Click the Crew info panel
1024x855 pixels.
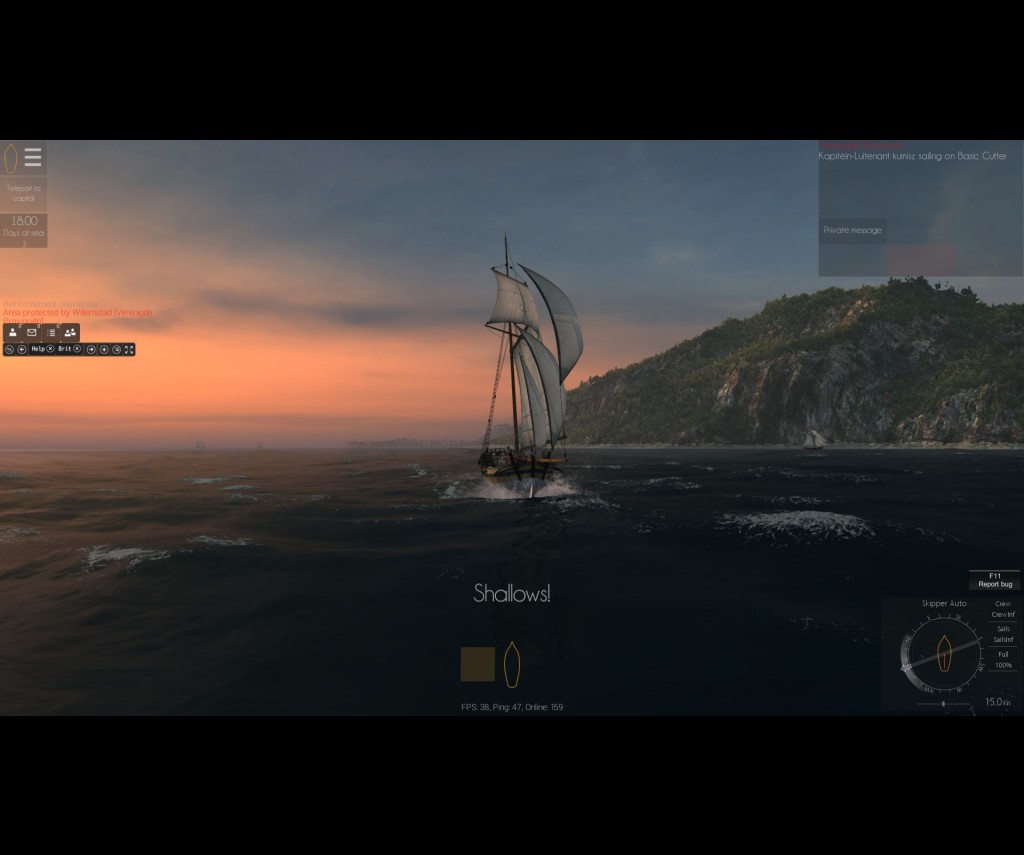click(x=1002, y=609)
